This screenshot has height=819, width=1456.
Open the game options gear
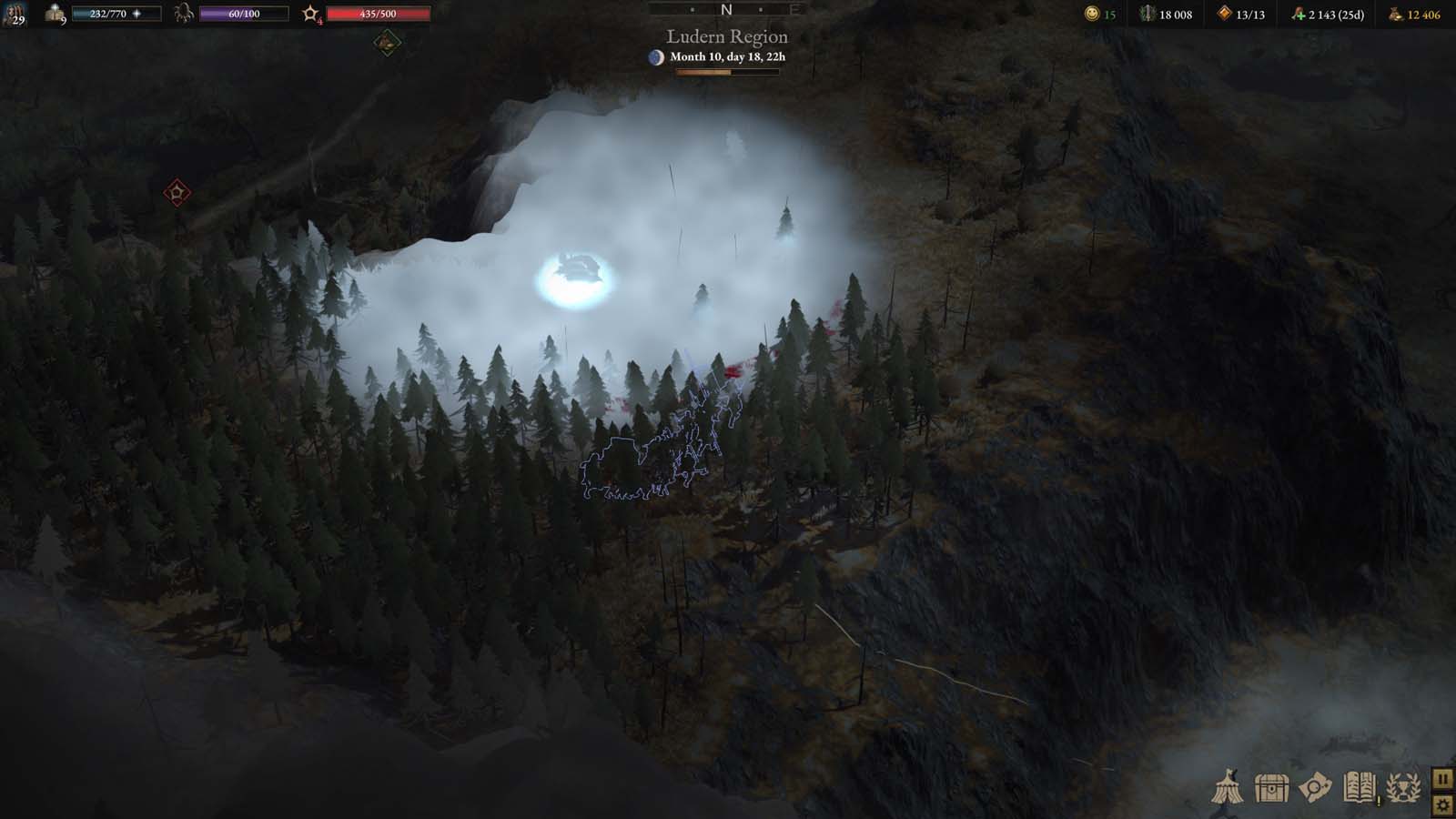(1445, 804)
